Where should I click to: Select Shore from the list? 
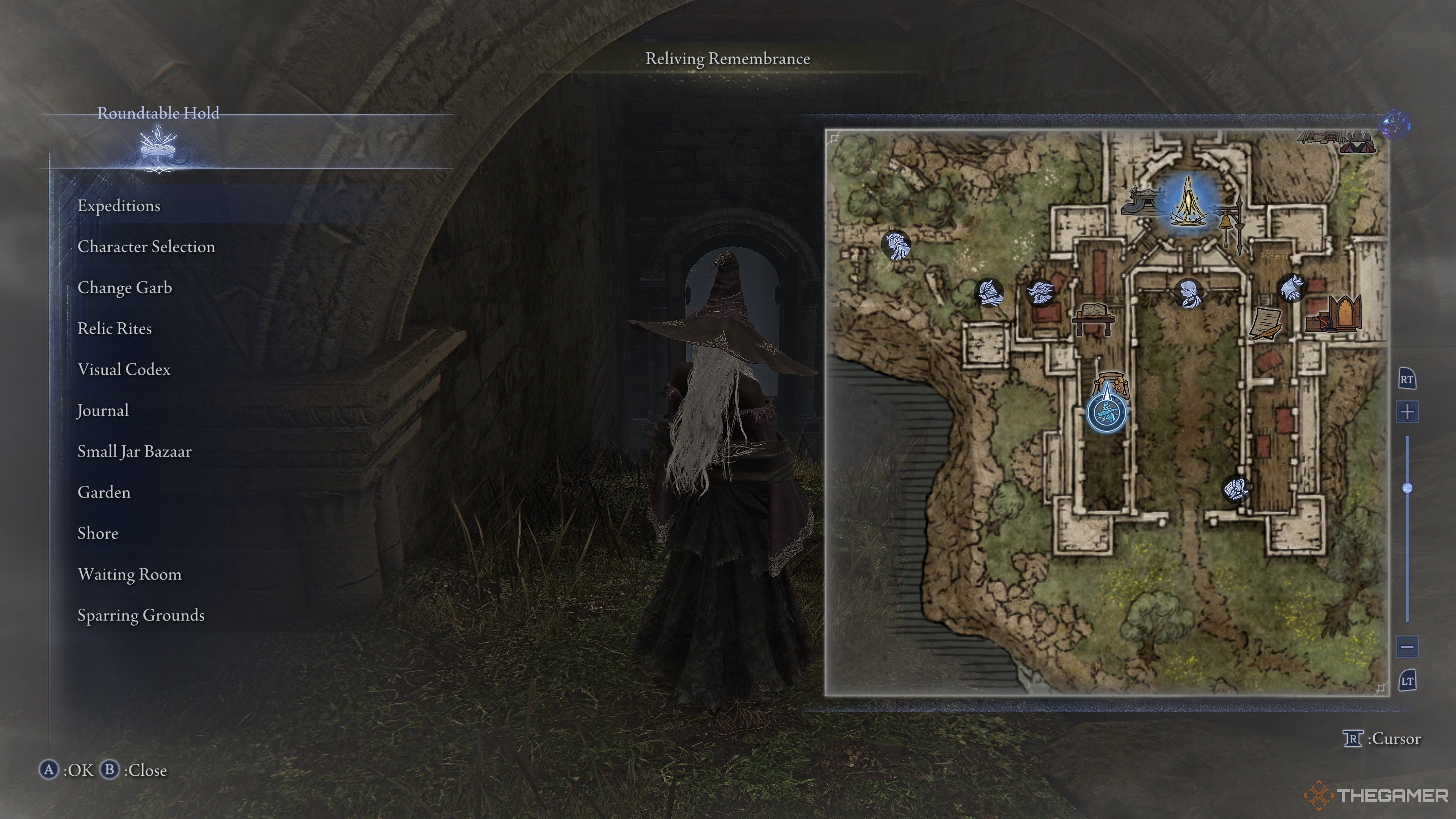point(98,533)
